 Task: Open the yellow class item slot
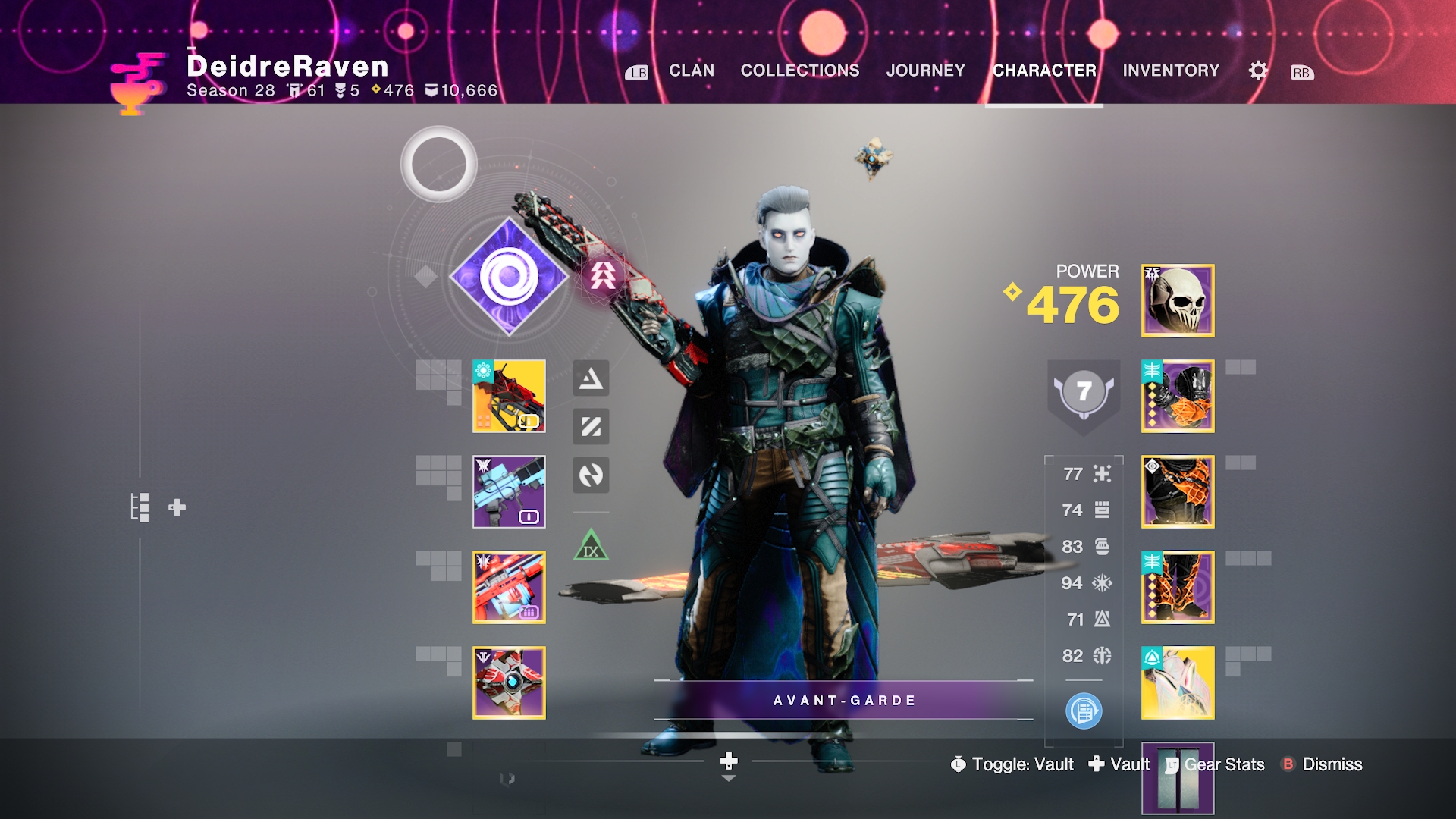coord(1178,682)
